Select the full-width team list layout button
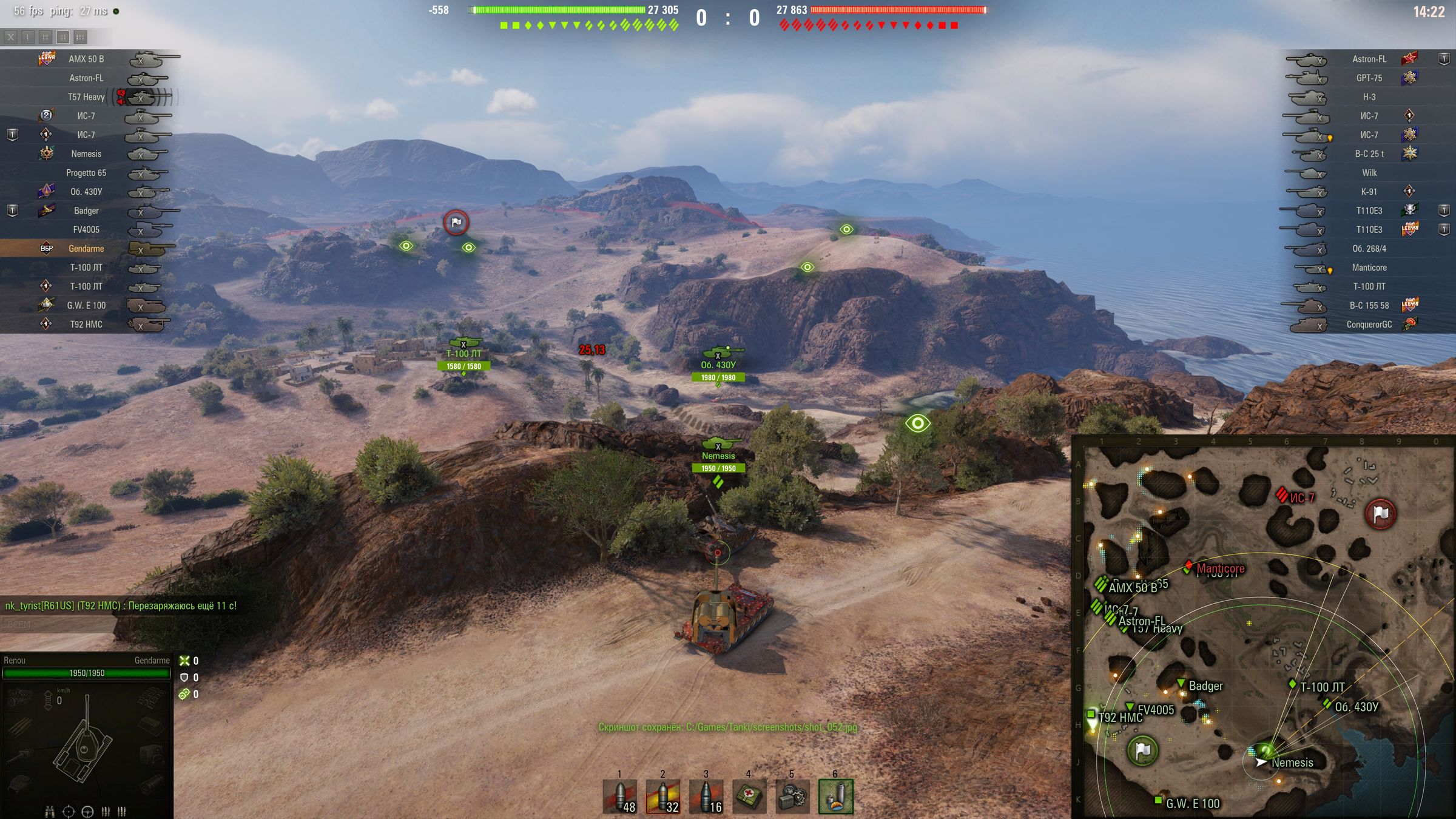This screenshot has height=819, width=1456. [x=80, y=38]
